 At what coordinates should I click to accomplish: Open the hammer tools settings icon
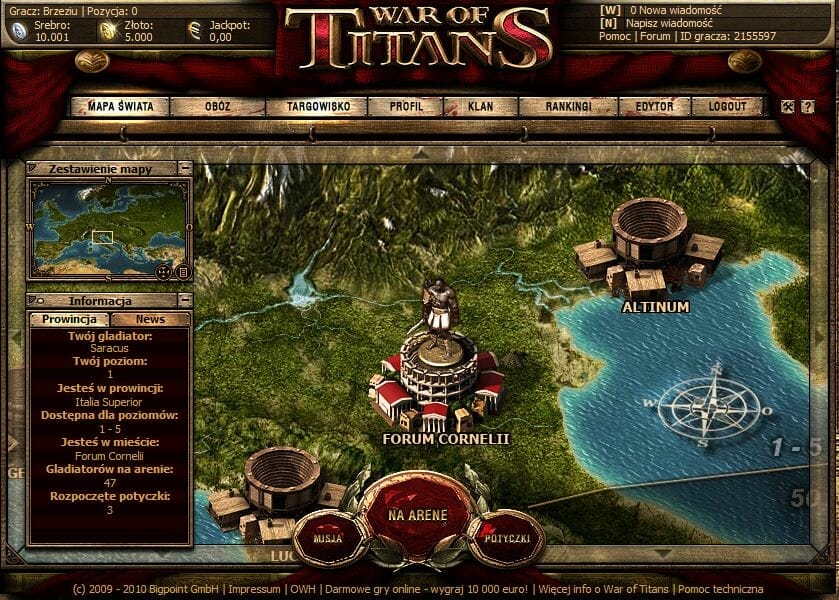[x=788, y=107]
